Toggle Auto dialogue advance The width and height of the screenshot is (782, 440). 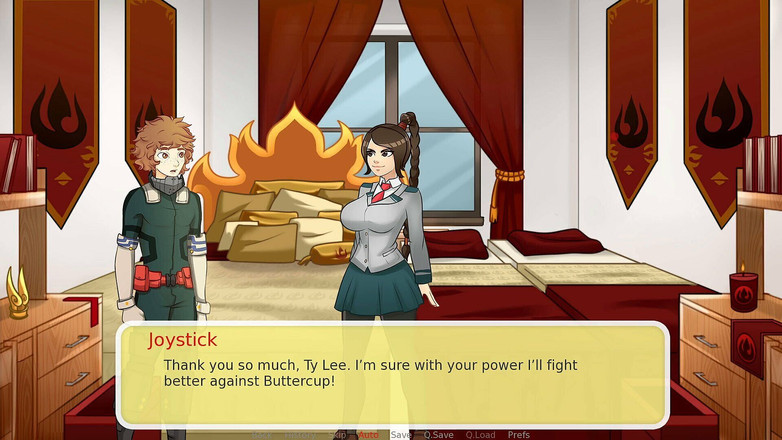point(368,435)
